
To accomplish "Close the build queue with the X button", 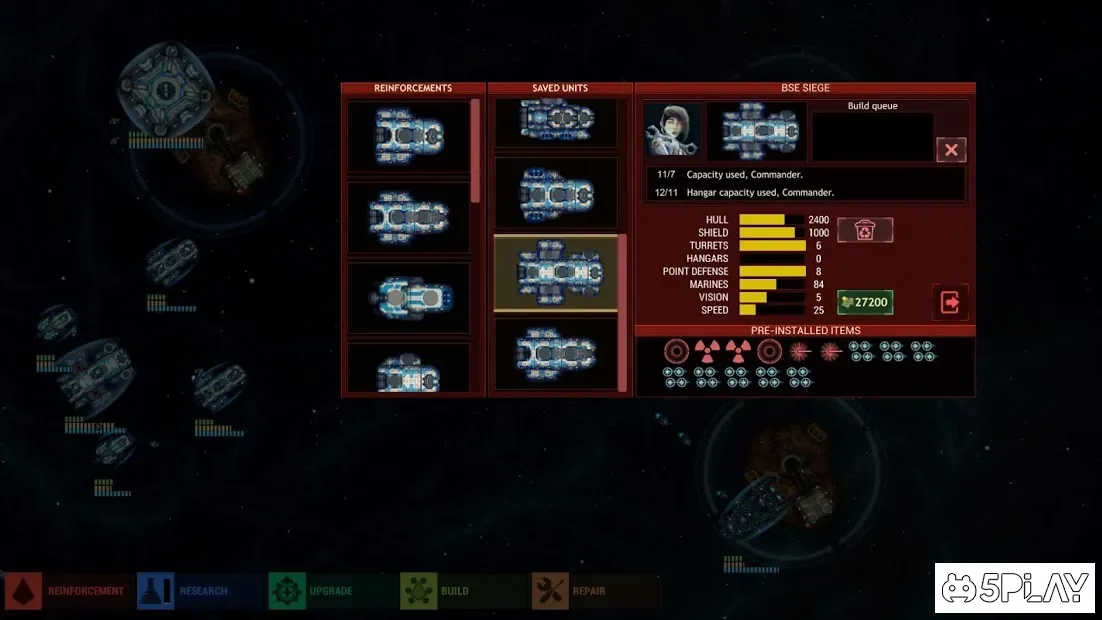I will pyautogui.click(x=951, y=150).
